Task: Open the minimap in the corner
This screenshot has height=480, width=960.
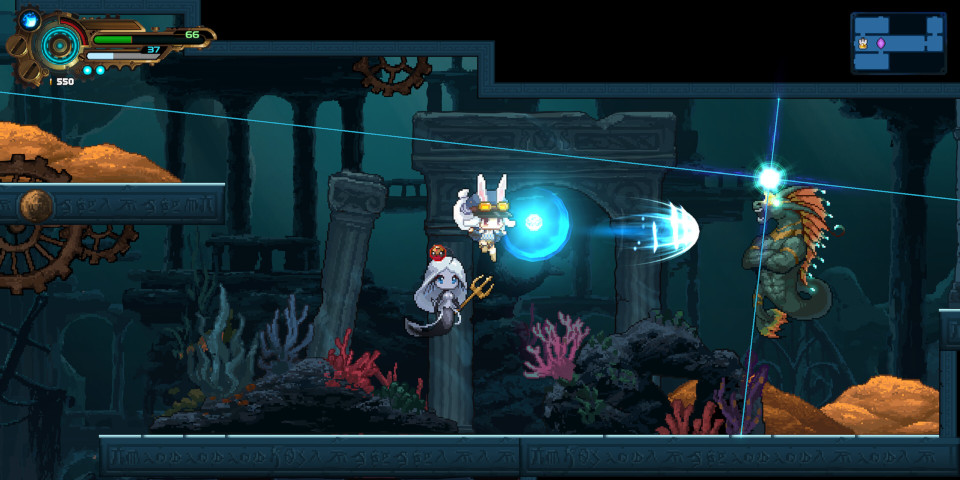Action: (898, 43)
